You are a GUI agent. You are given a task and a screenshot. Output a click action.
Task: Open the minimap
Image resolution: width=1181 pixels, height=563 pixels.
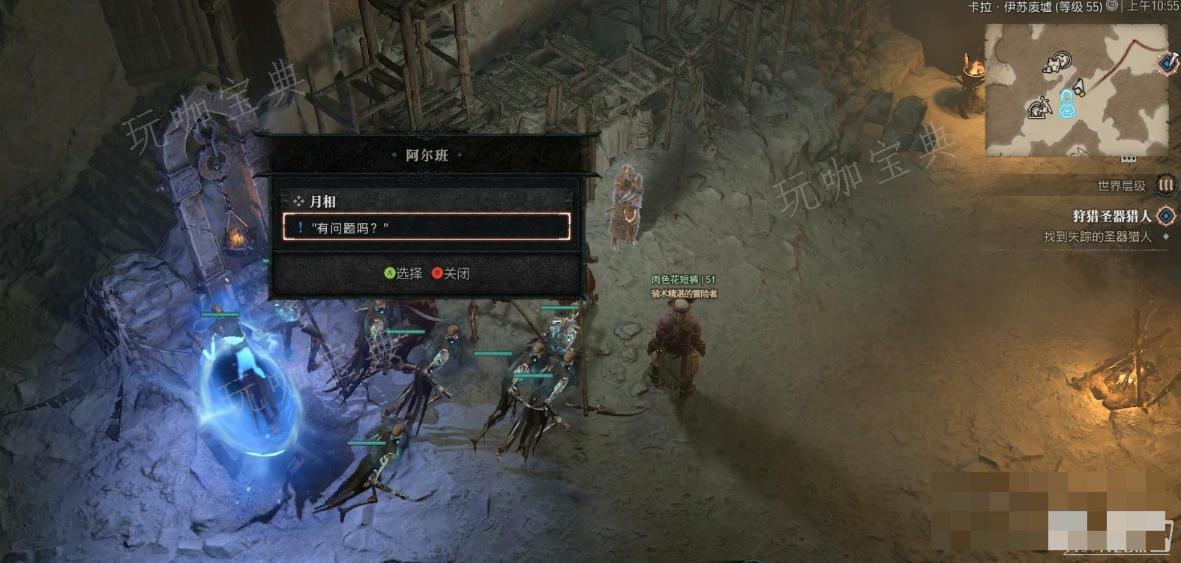tap(1075, 90)
